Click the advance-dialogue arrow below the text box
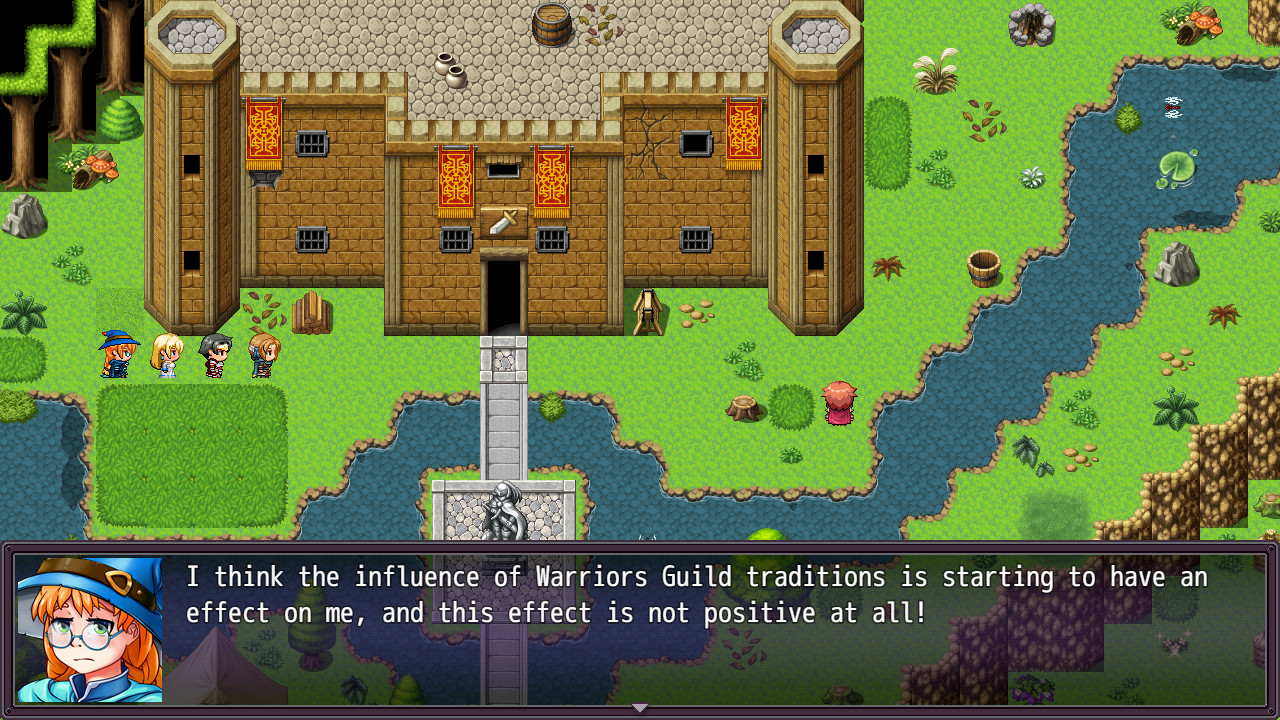The height and width of the screenshot is (720, 1280). click(640, 707)
